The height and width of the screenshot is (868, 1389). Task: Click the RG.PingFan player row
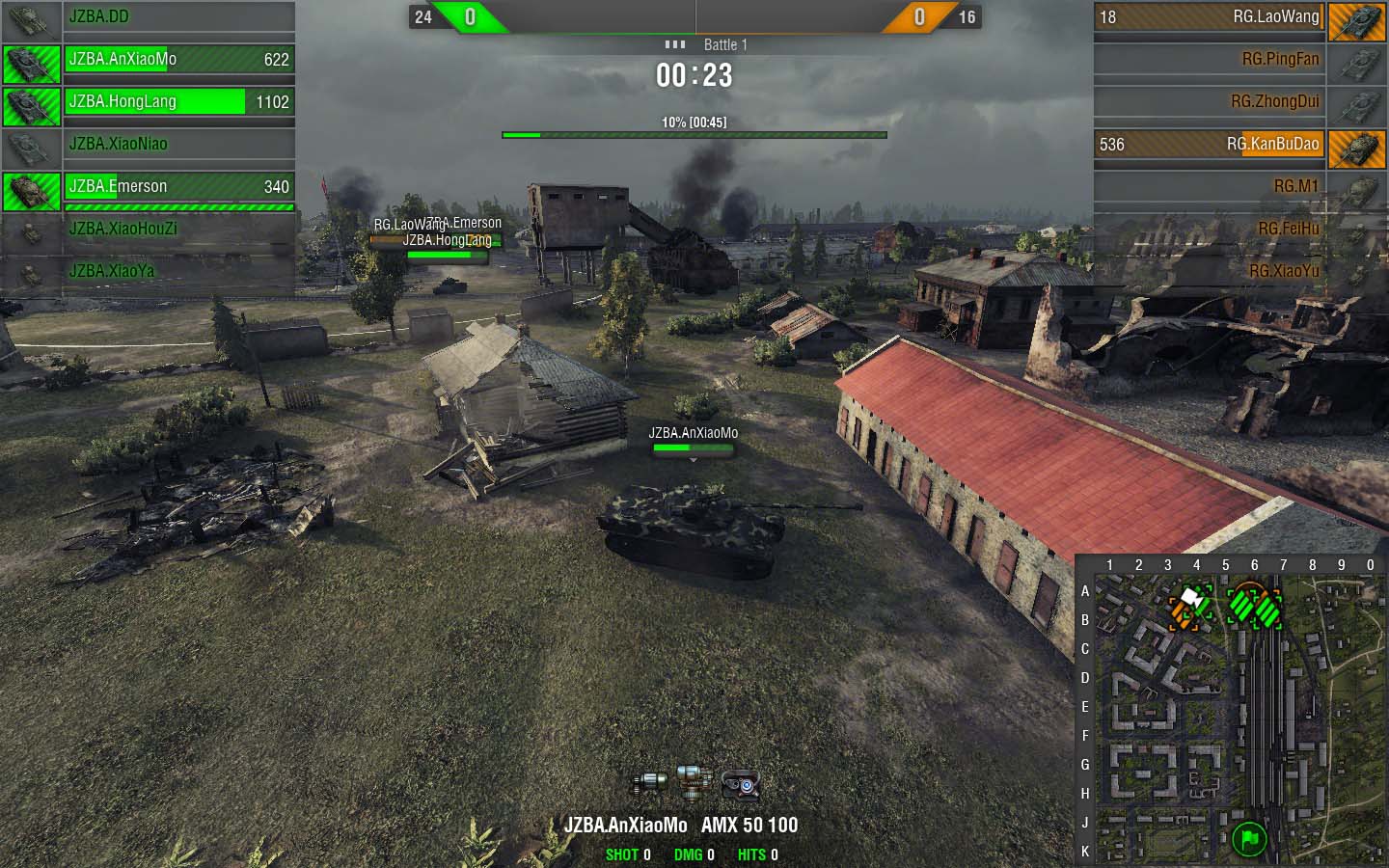[x=1210, y=60]
